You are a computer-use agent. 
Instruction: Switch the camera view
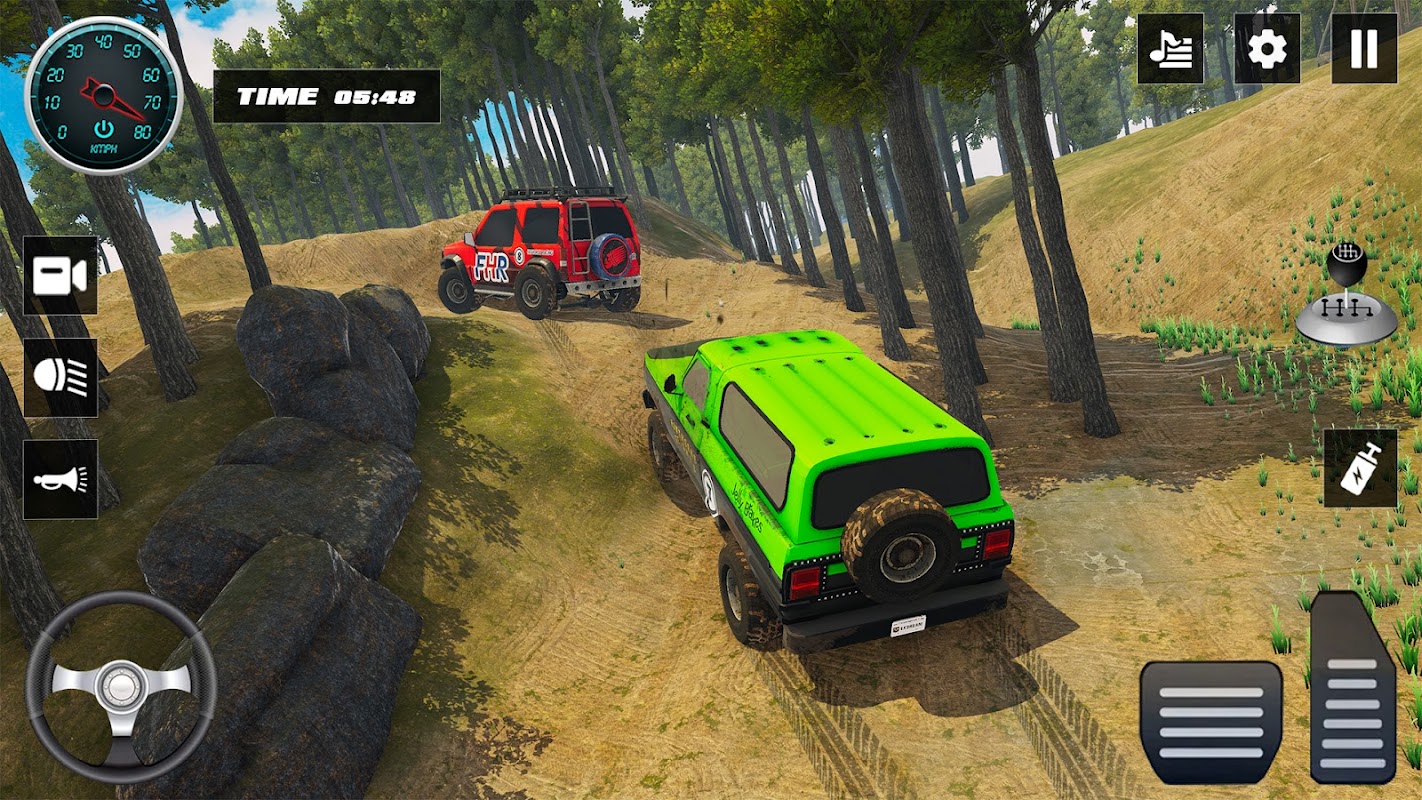tap(60, 276)
